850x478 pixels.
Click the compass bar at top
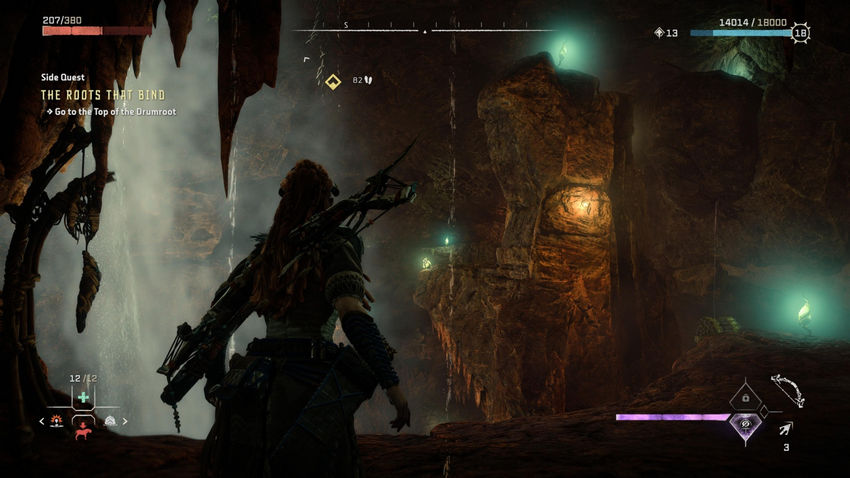(423, 31)
